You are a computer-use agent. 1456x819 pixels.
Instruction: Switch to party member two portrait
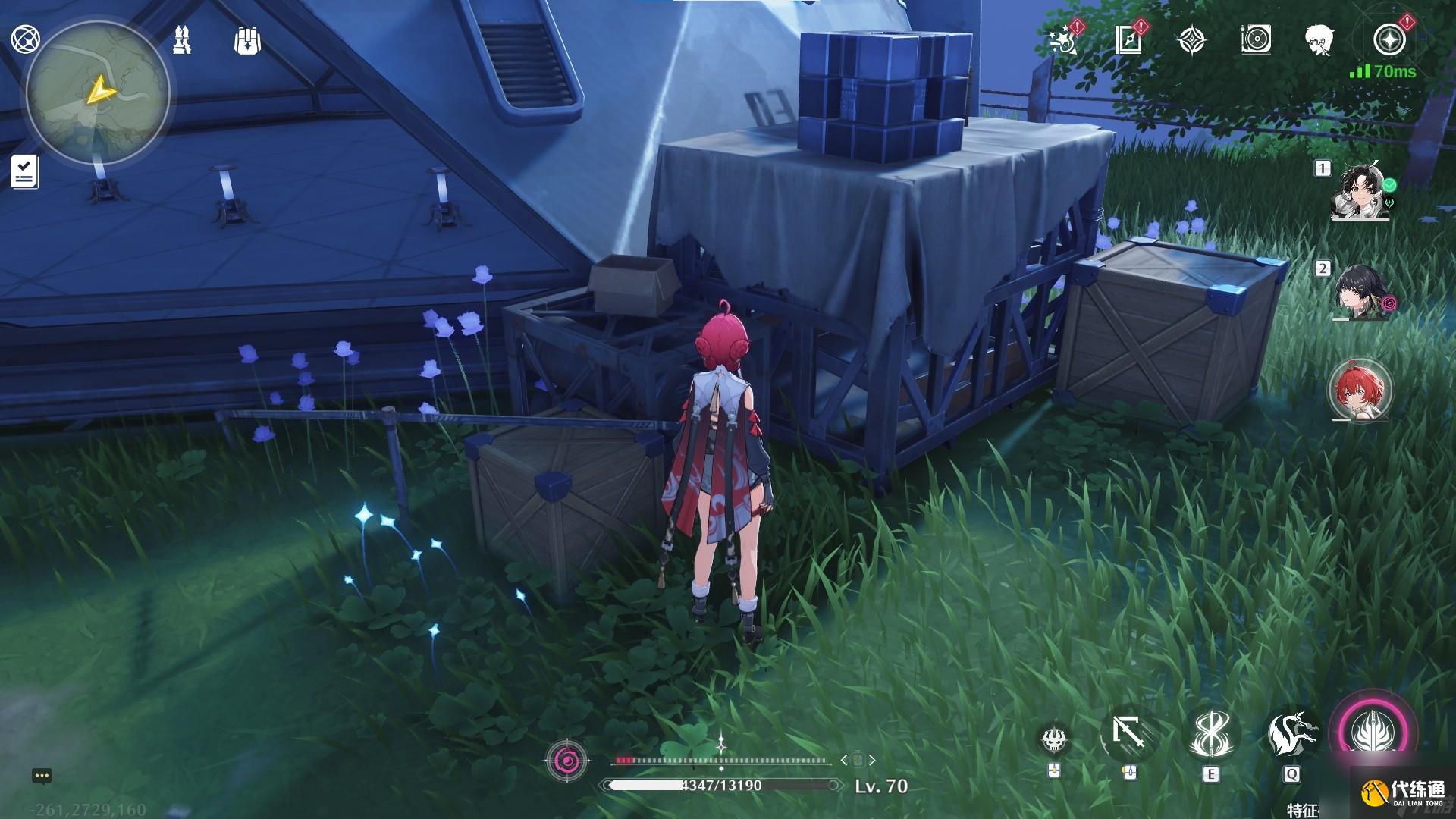pos(1361,292)
